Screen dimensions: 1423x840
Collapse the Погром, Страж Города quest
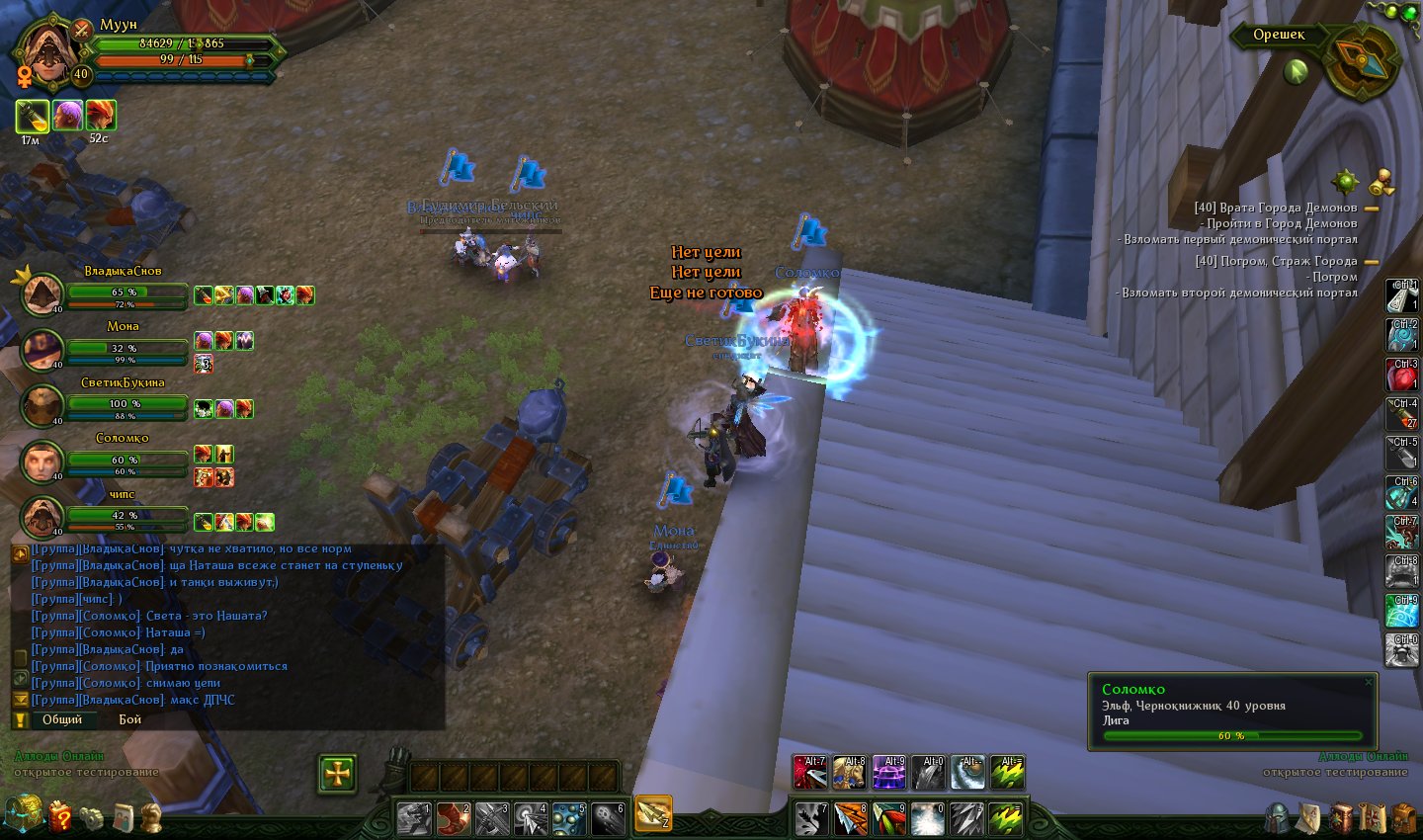(1372, 262)
